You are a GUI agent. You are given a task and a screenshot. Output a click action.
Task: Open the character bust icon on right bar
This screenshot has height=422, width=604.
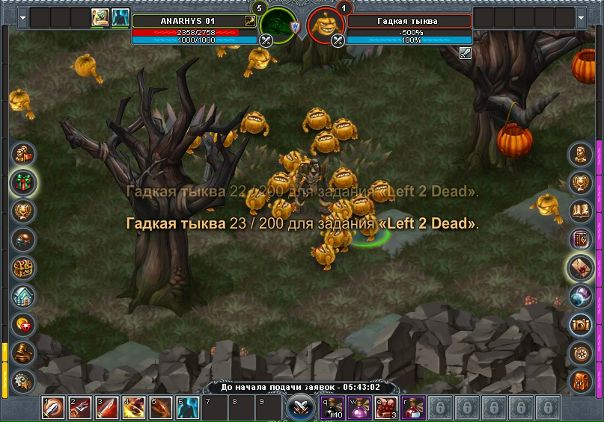click(x=581, y=154)
